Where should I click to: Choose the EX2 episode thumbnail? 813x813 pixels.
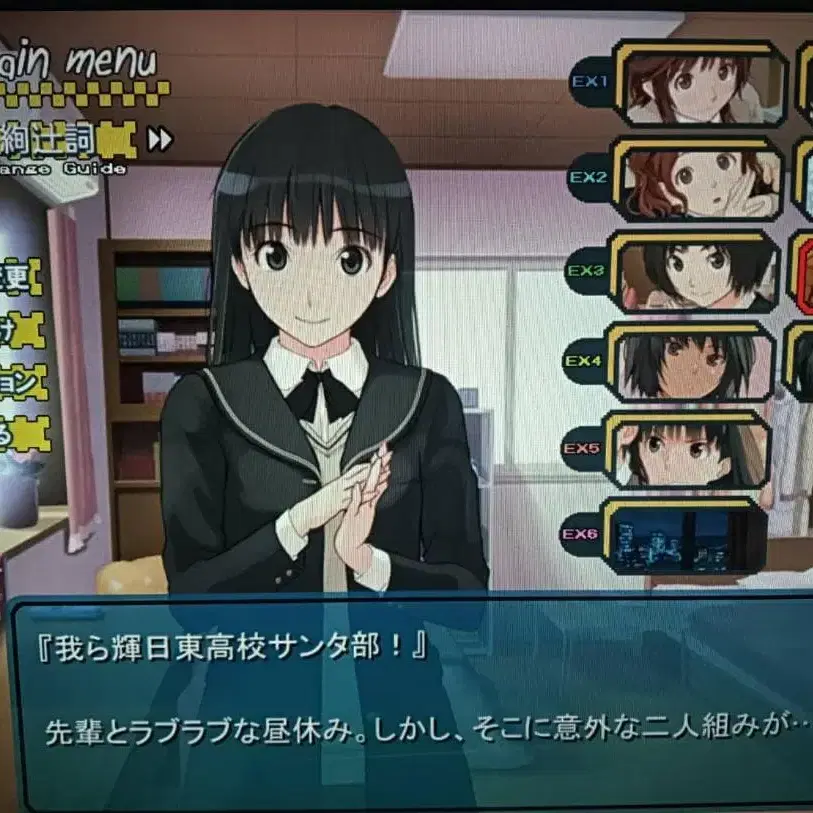[697, 180]
